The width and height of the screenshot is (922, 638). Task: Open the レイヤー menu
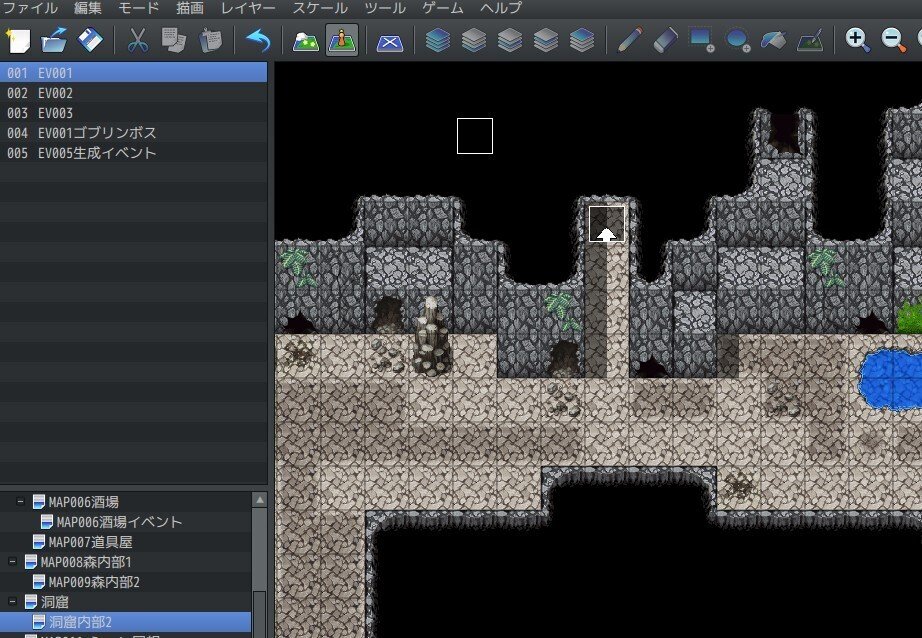247,8
